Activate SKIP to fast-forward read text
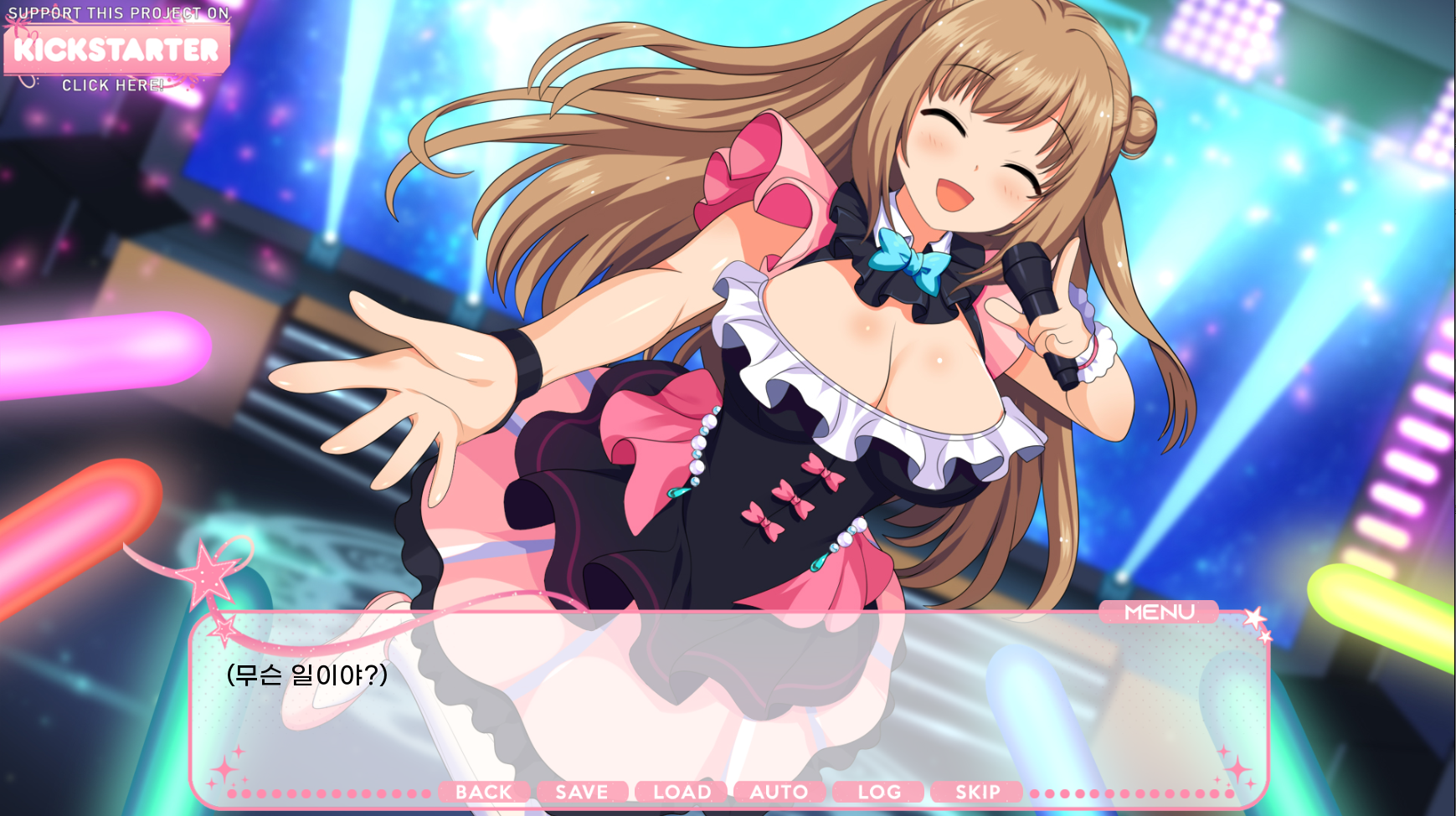The image size is (1456, 816). pyautogui.click(x=976, y=792)
